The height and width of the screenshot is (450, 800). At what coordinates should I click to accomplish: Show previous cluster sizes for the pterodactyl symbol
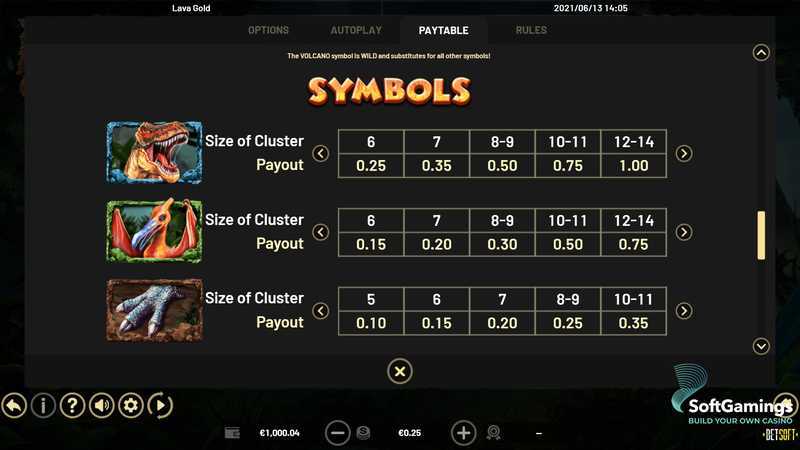pos(320,232)
